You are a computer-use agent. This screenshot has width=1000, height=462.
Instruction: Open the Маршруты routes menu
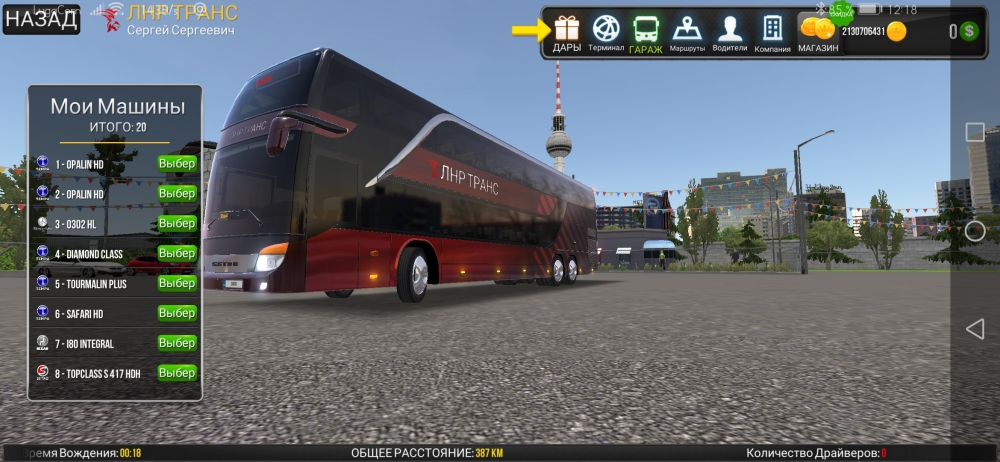(687, 33)
